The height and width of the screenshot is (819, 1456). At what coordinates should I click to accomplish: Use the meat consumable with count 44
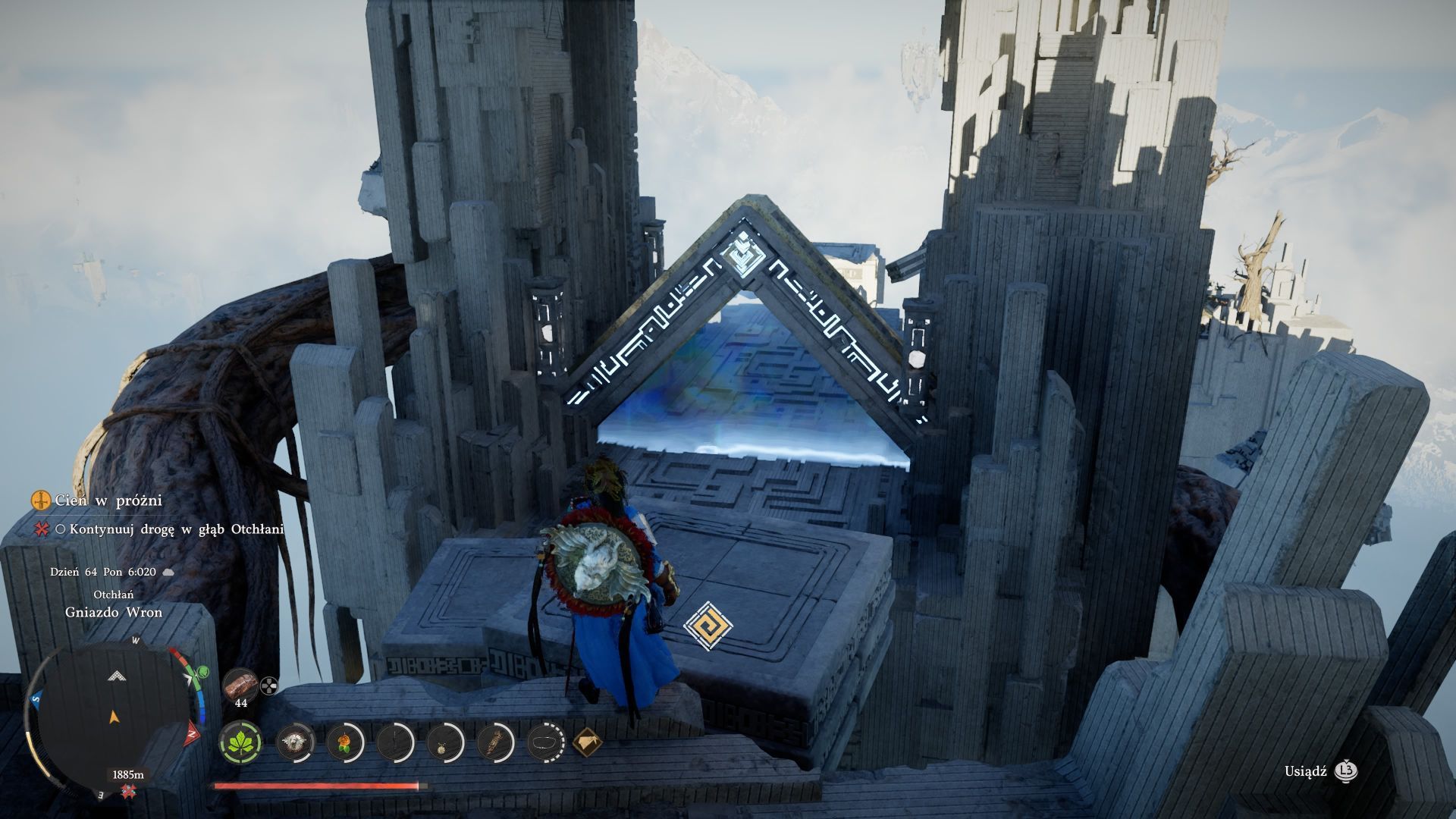240,685
